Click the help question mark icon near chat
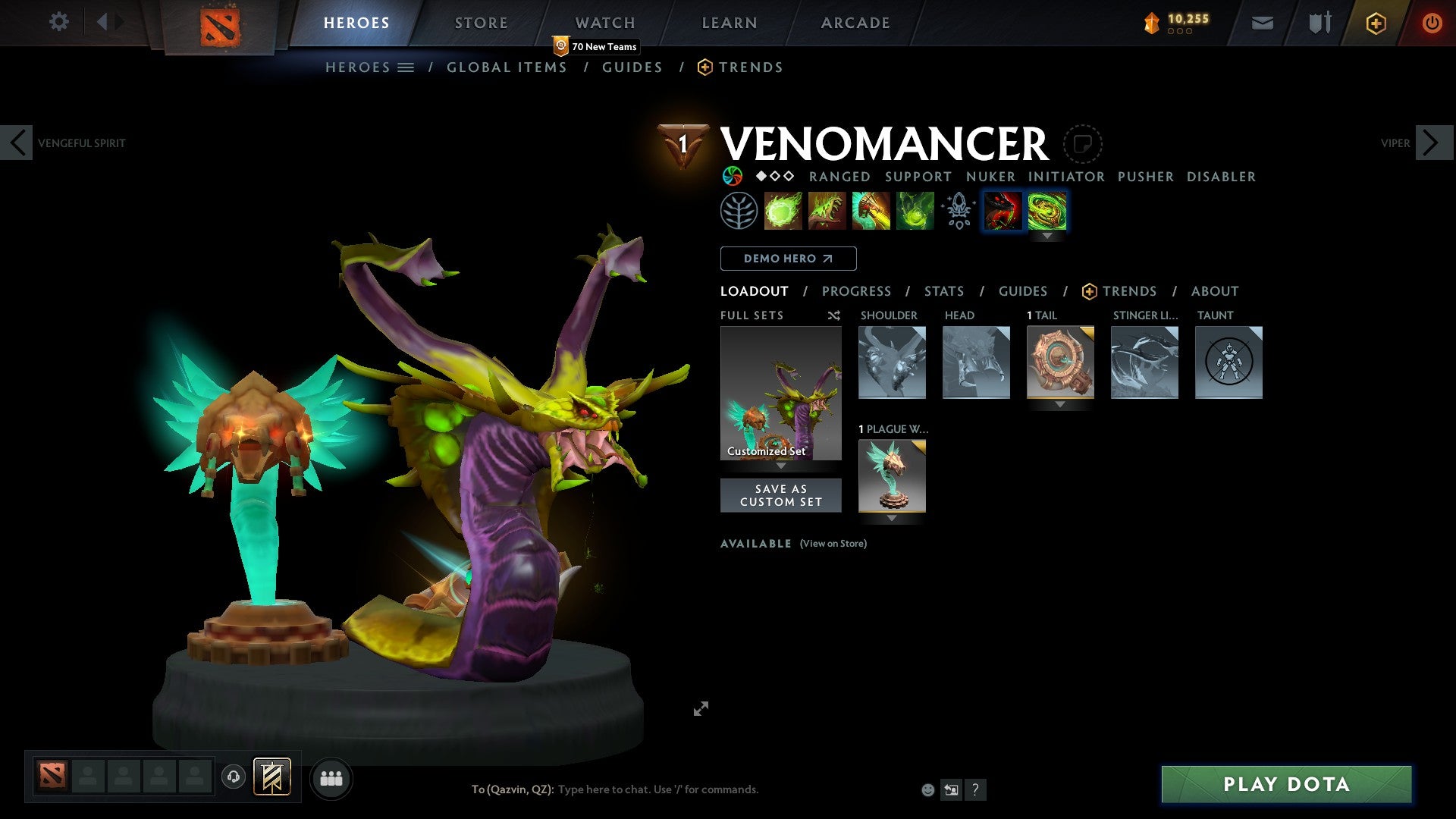 pyautogui.click(x=975, y=789)
